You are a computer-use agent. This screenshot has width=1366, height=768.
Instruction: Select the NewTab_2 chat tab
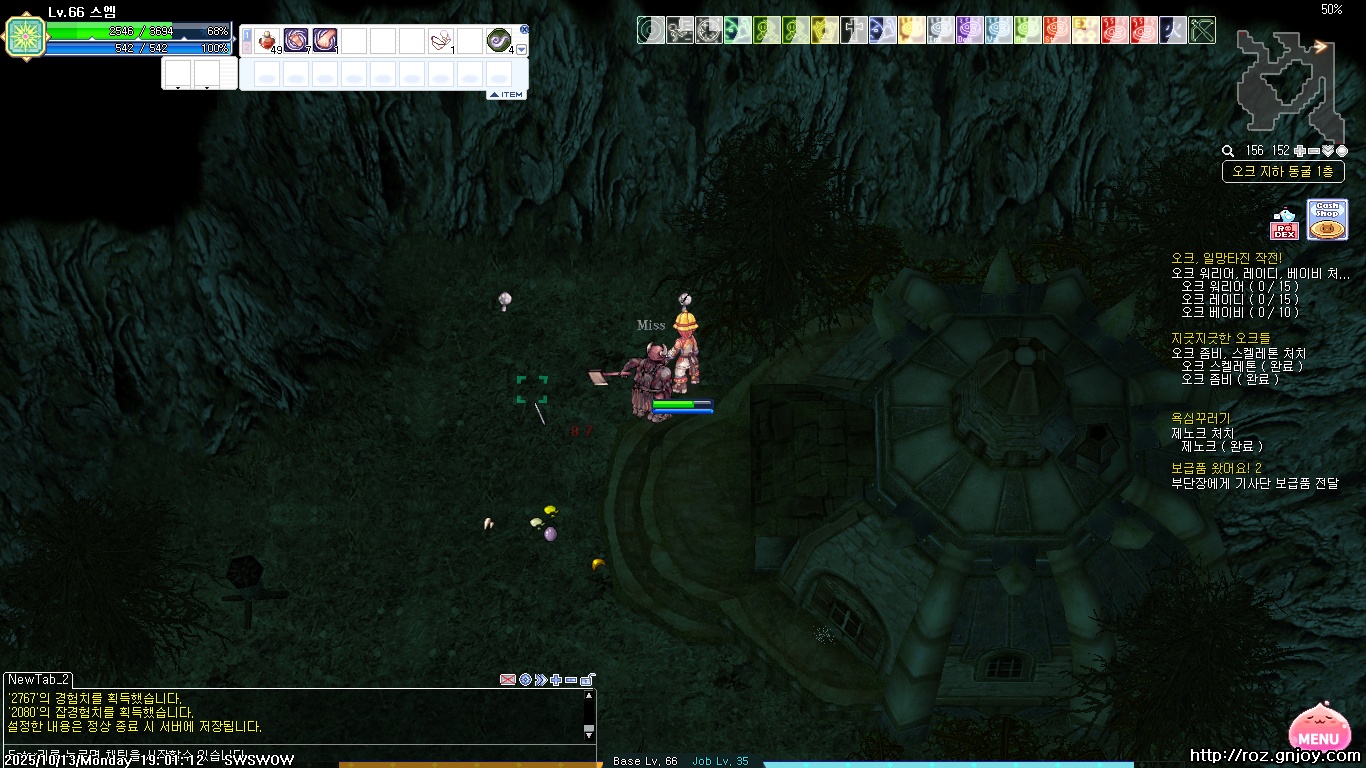[38, 679]
